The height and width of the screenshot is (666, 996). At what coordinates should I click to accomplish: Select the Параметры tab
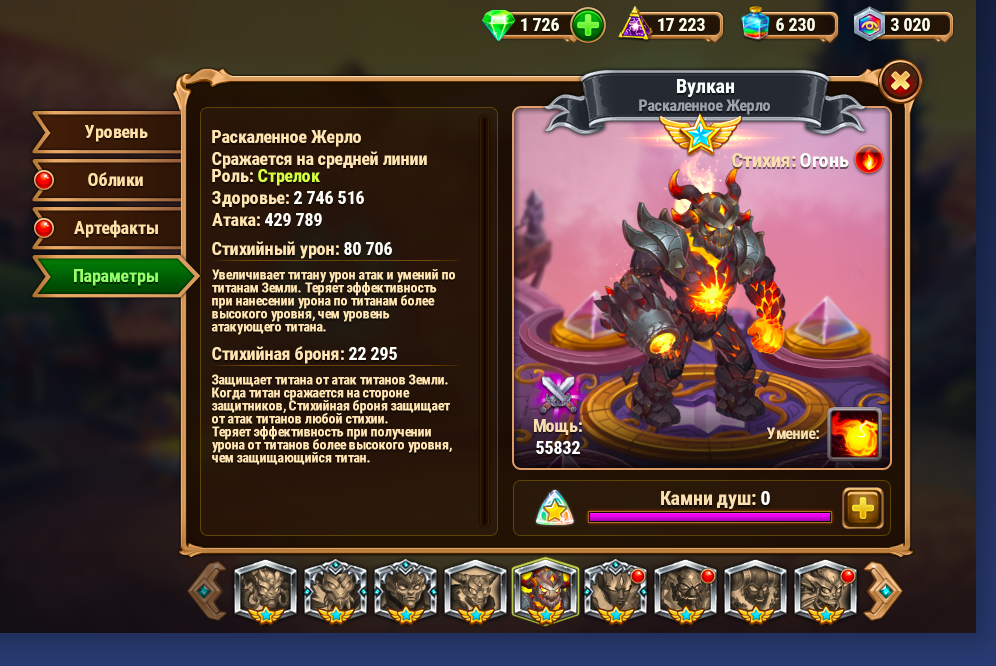(x=115, y=276)
